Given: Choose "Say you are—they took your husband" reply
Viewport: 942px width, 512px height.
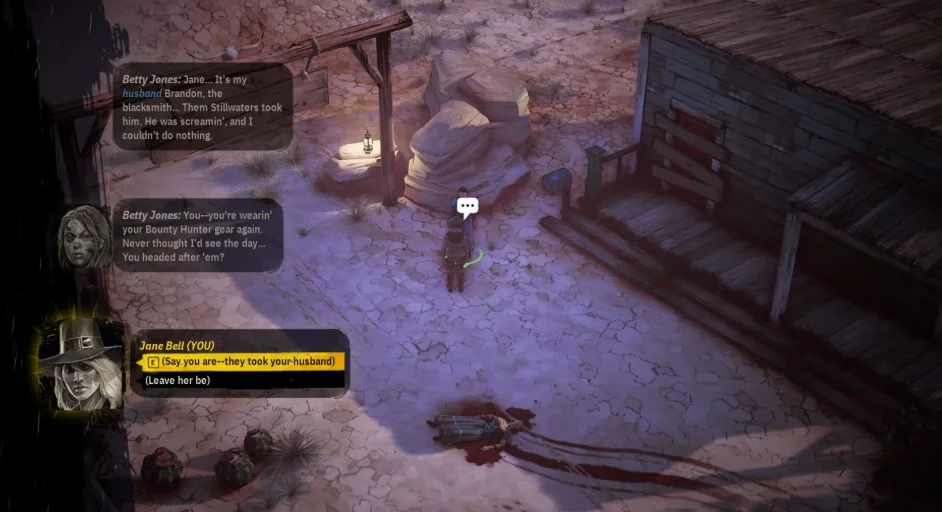Looking at the screenshot, I should click(247, 361).
